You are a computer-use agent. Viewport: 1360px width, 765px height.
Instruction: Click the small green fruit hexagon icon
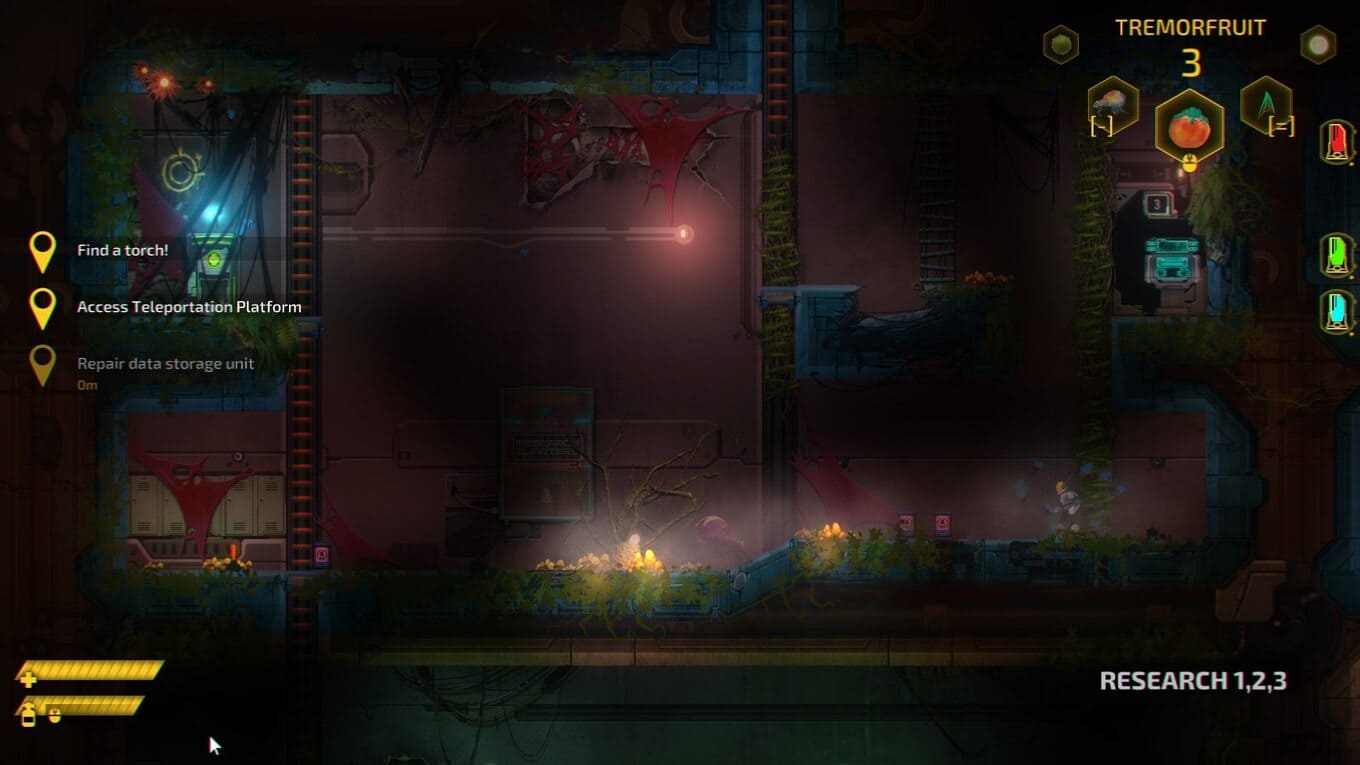[x=1061, y=44]
